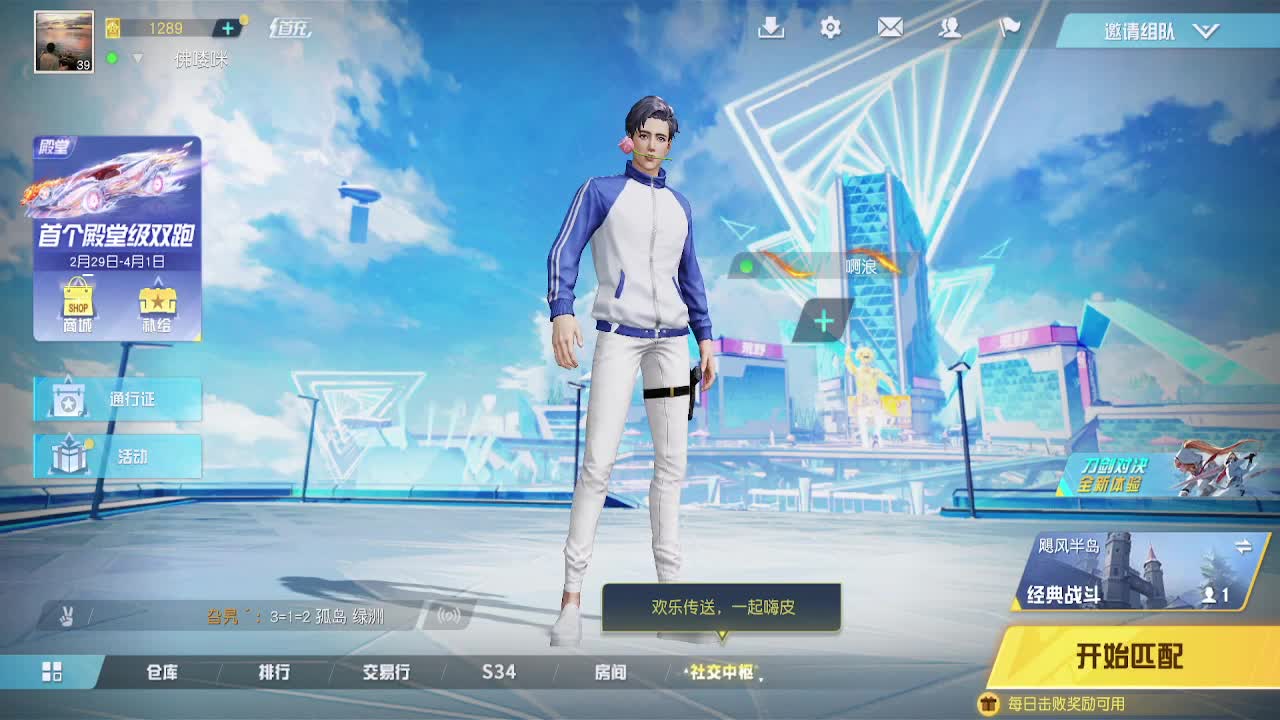Open the 通行证 pass panel

pyautogui.click(x=117, y=399)
